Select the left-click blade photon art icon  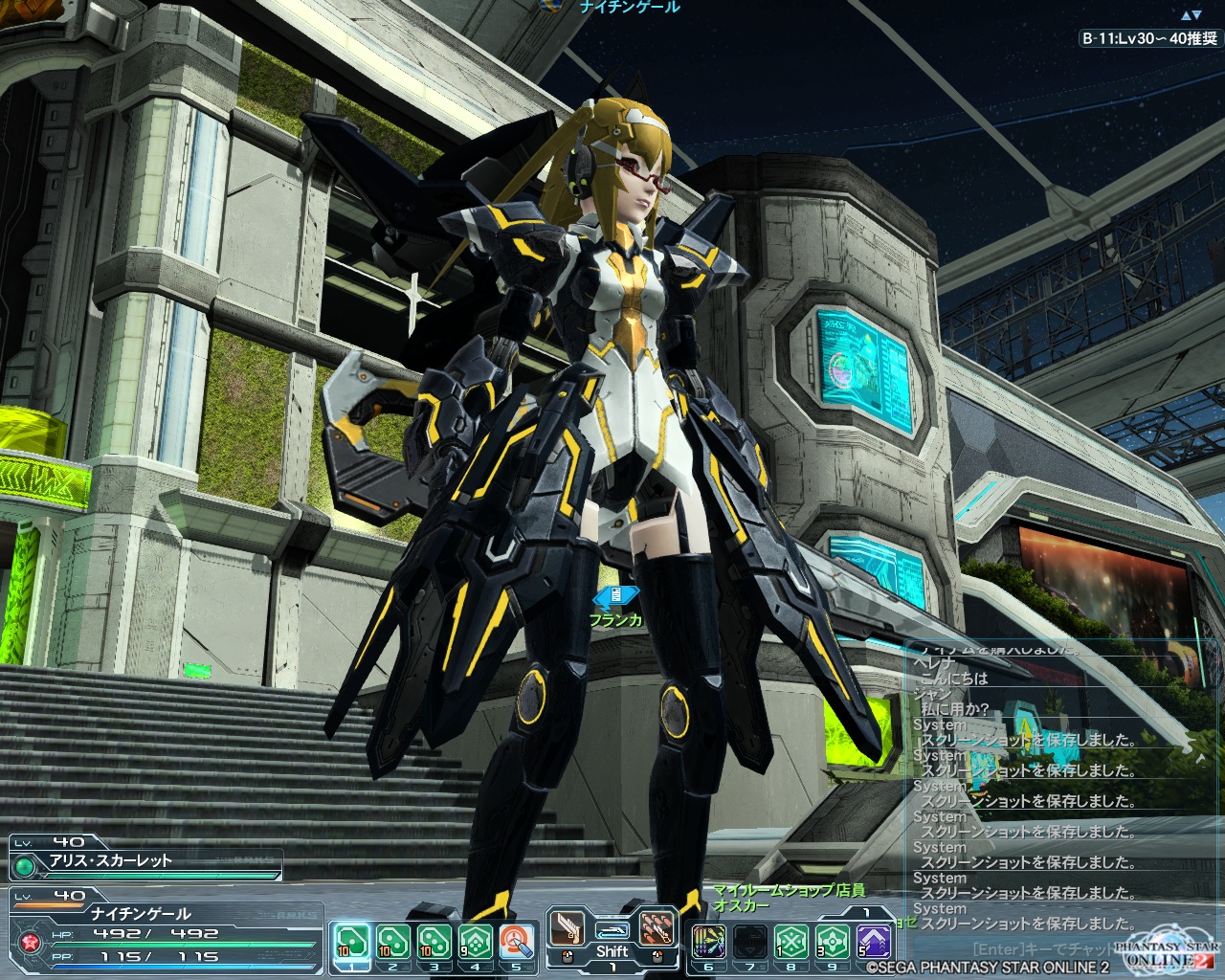tap(567, 929)
